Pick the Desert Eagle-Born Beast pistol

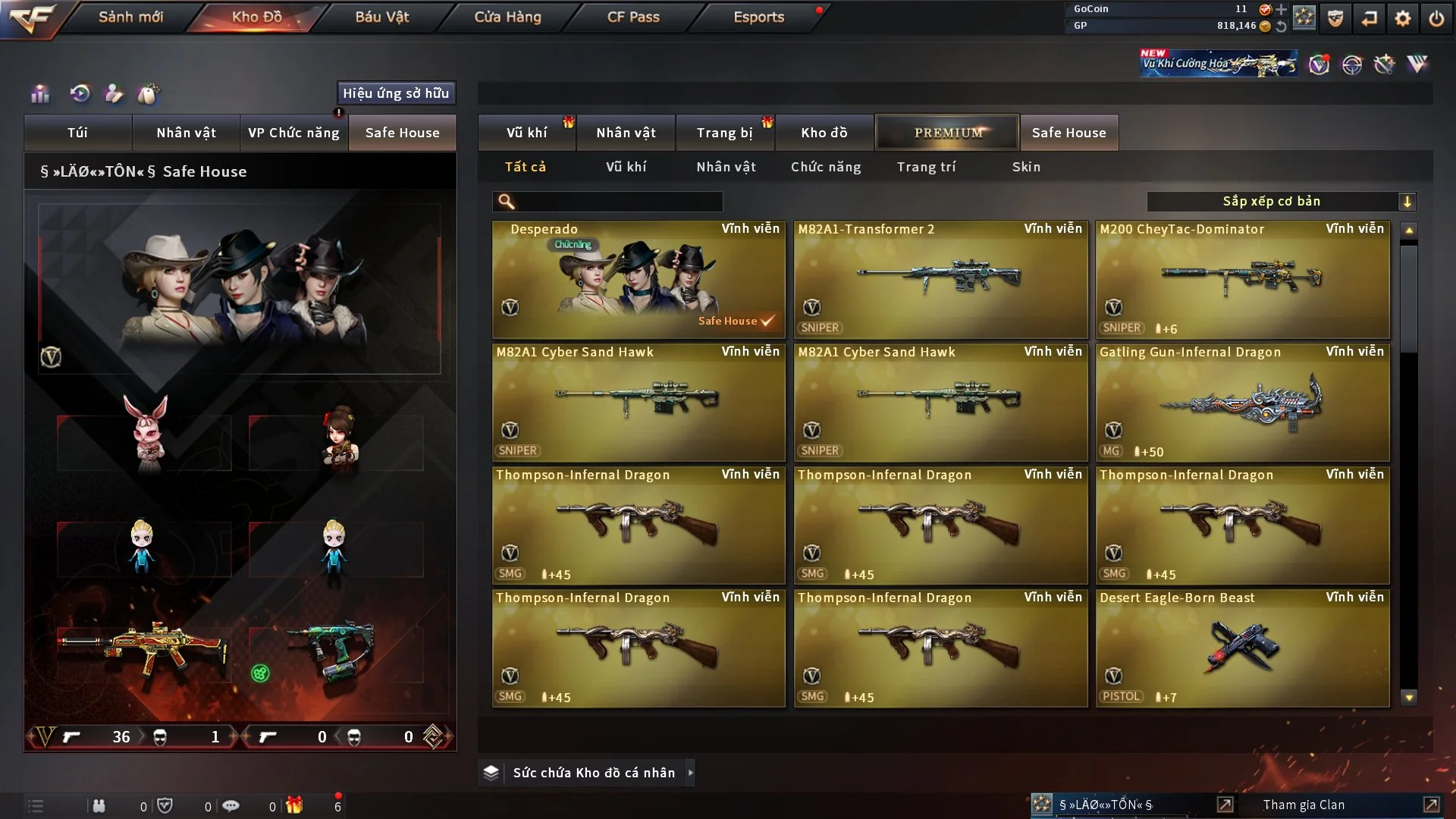pos(1242,648)
